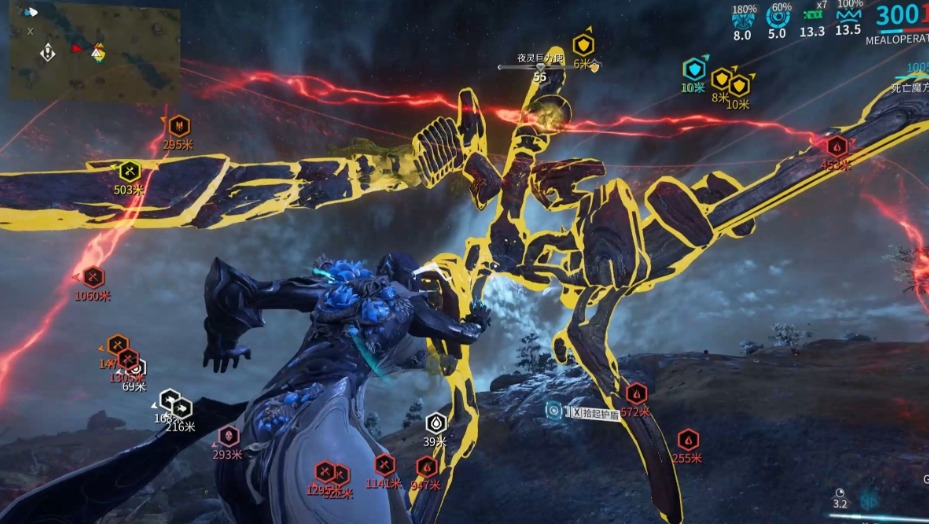Click the red arrow marker on the minimap
The height and width of the screenshot is (524, 929).
coord(76,47)
